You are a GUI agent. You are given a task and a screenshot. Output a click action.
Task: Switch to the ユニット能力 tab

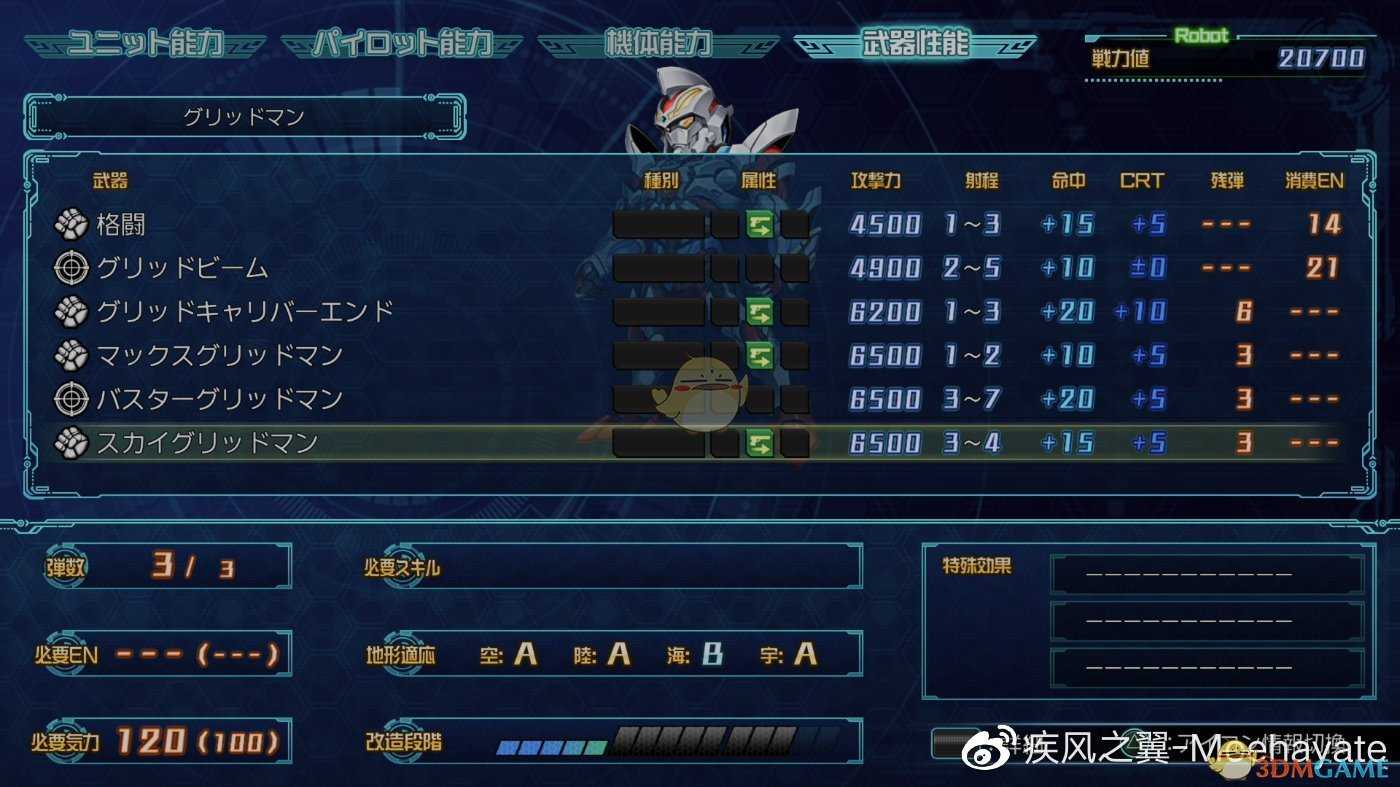click(144, 44)
